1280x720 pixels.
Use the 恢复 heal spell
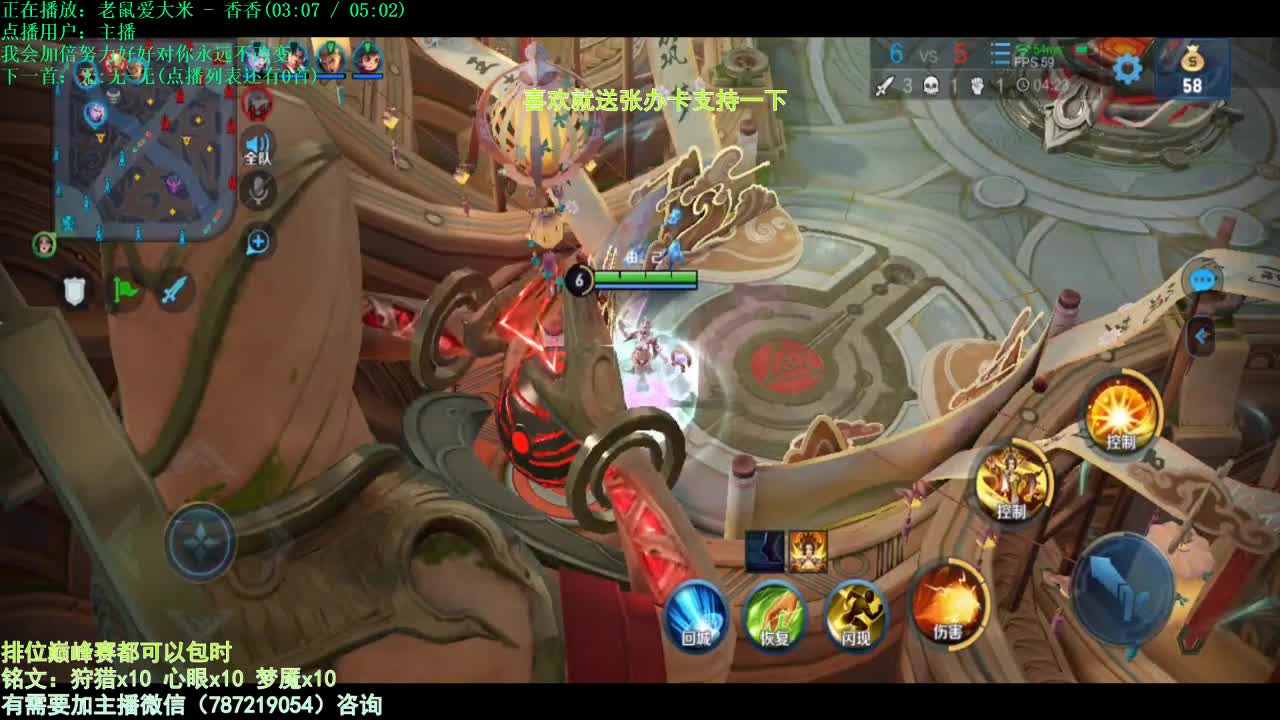775,614
